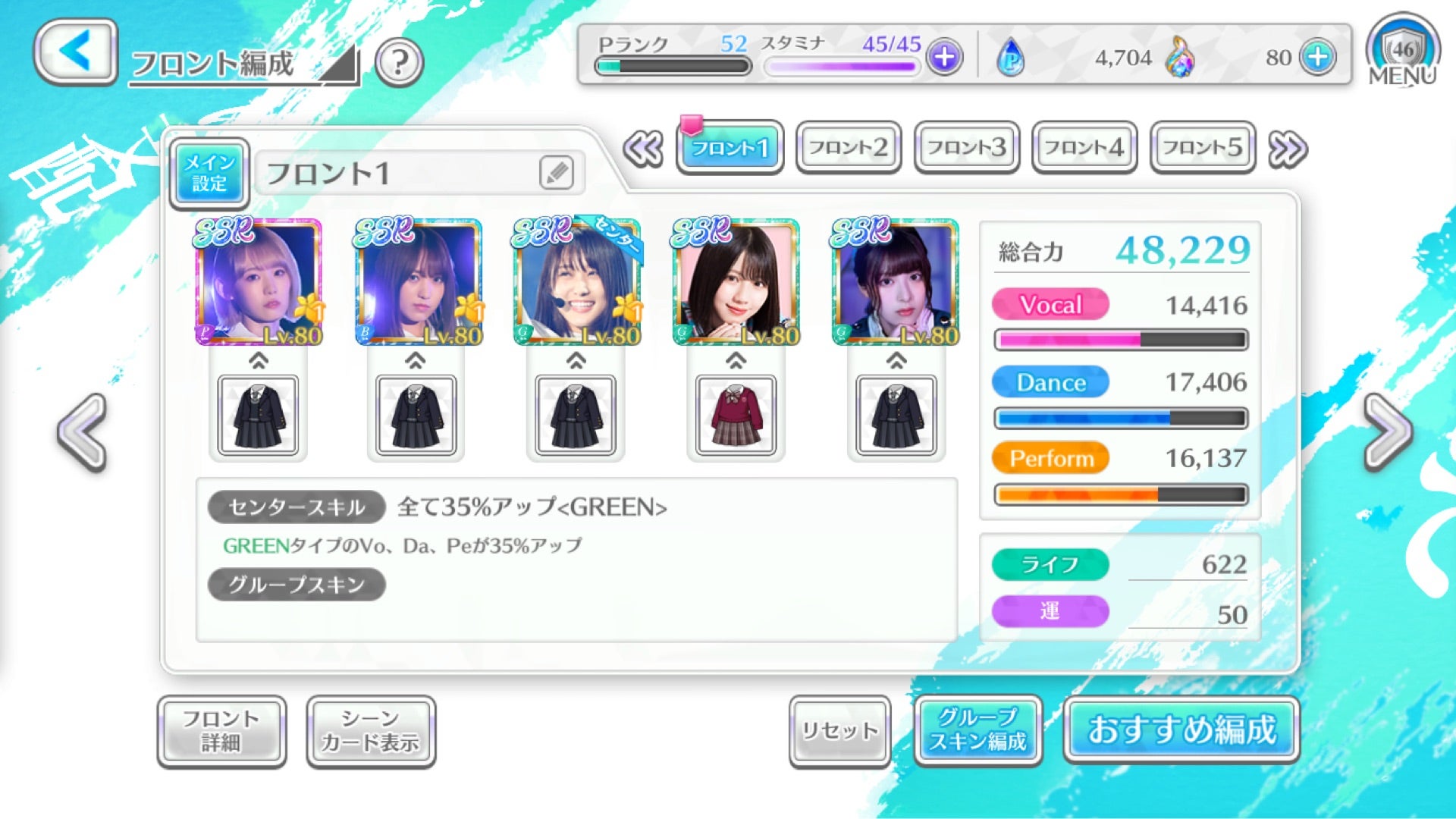Go back using the blue arrow button

[75, 52]
